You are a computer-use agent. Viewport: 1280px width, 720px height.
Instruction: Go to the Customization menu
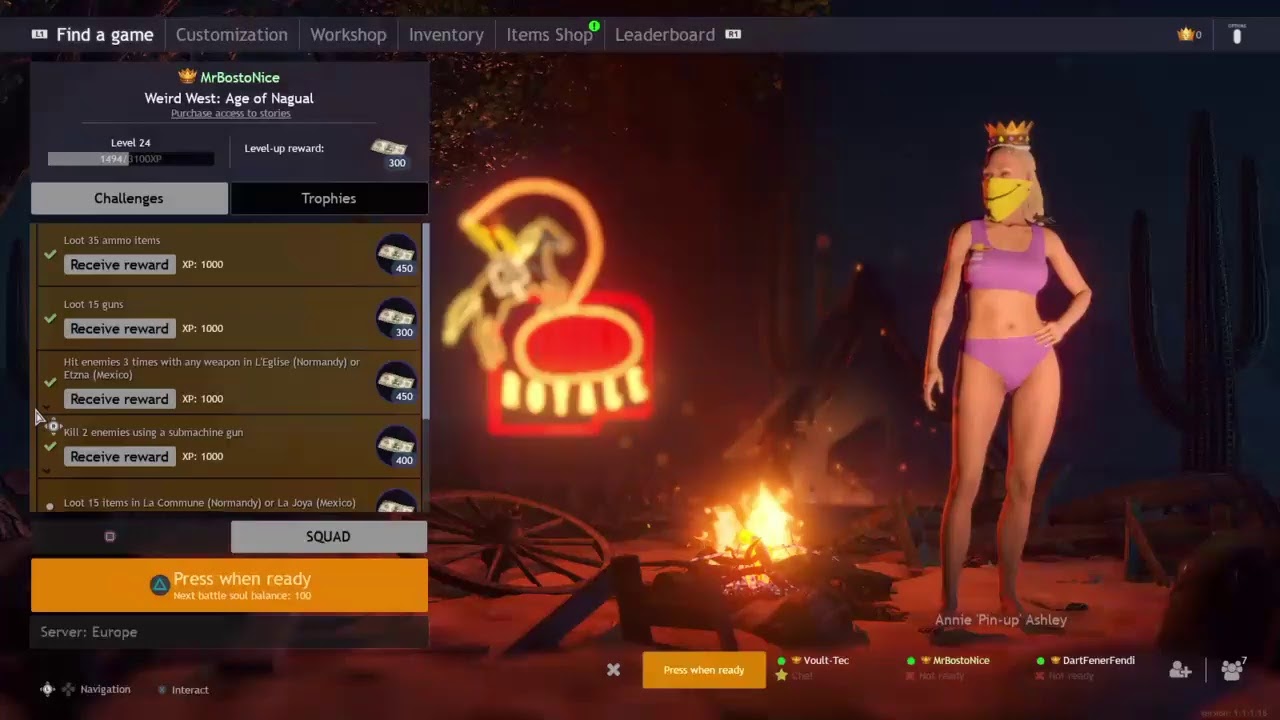click(231, 35)
